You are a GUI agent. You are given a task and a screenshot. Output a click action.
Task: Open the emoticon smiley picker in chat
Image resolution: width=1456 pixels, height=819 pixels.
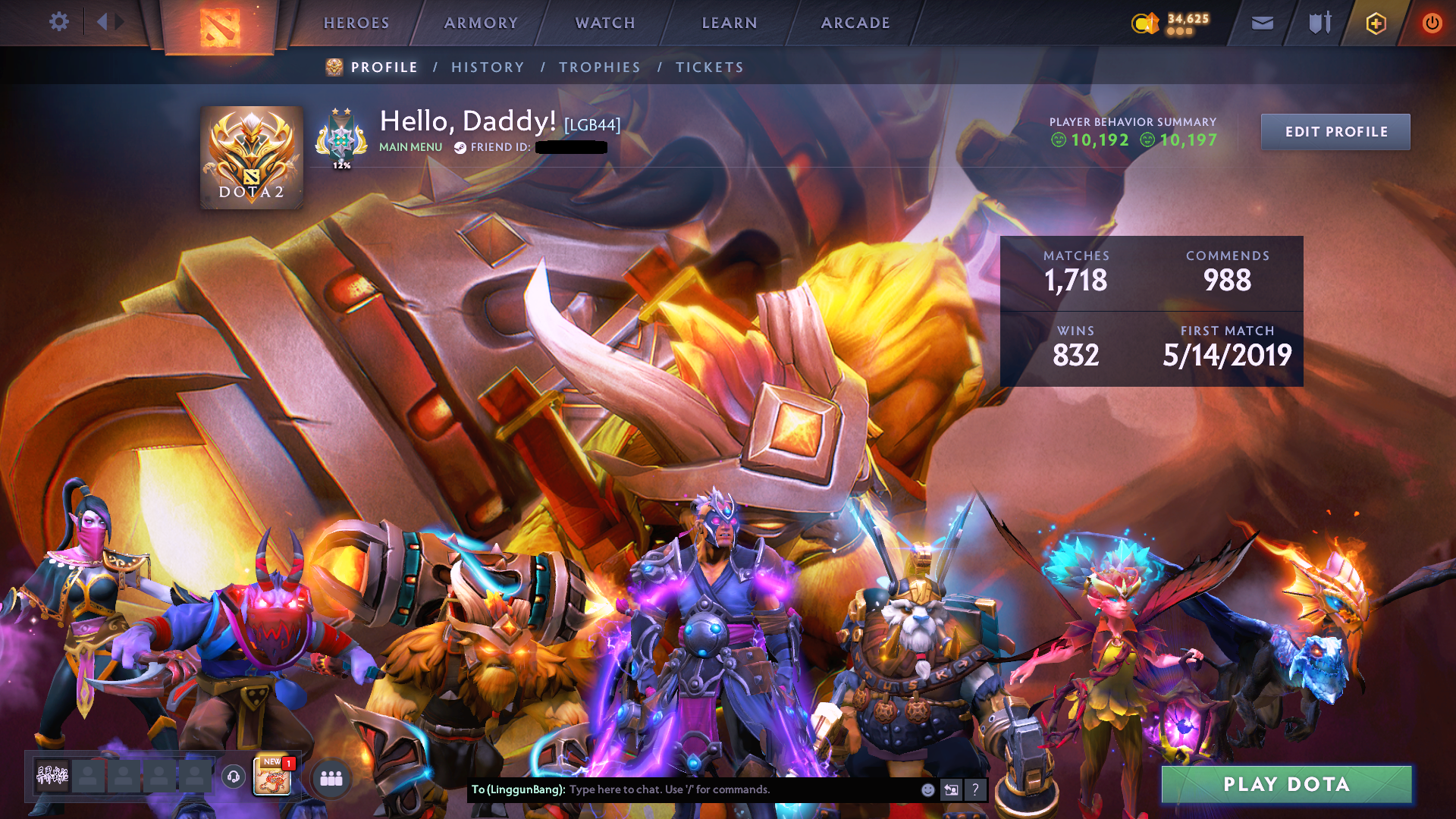point(928,789)
